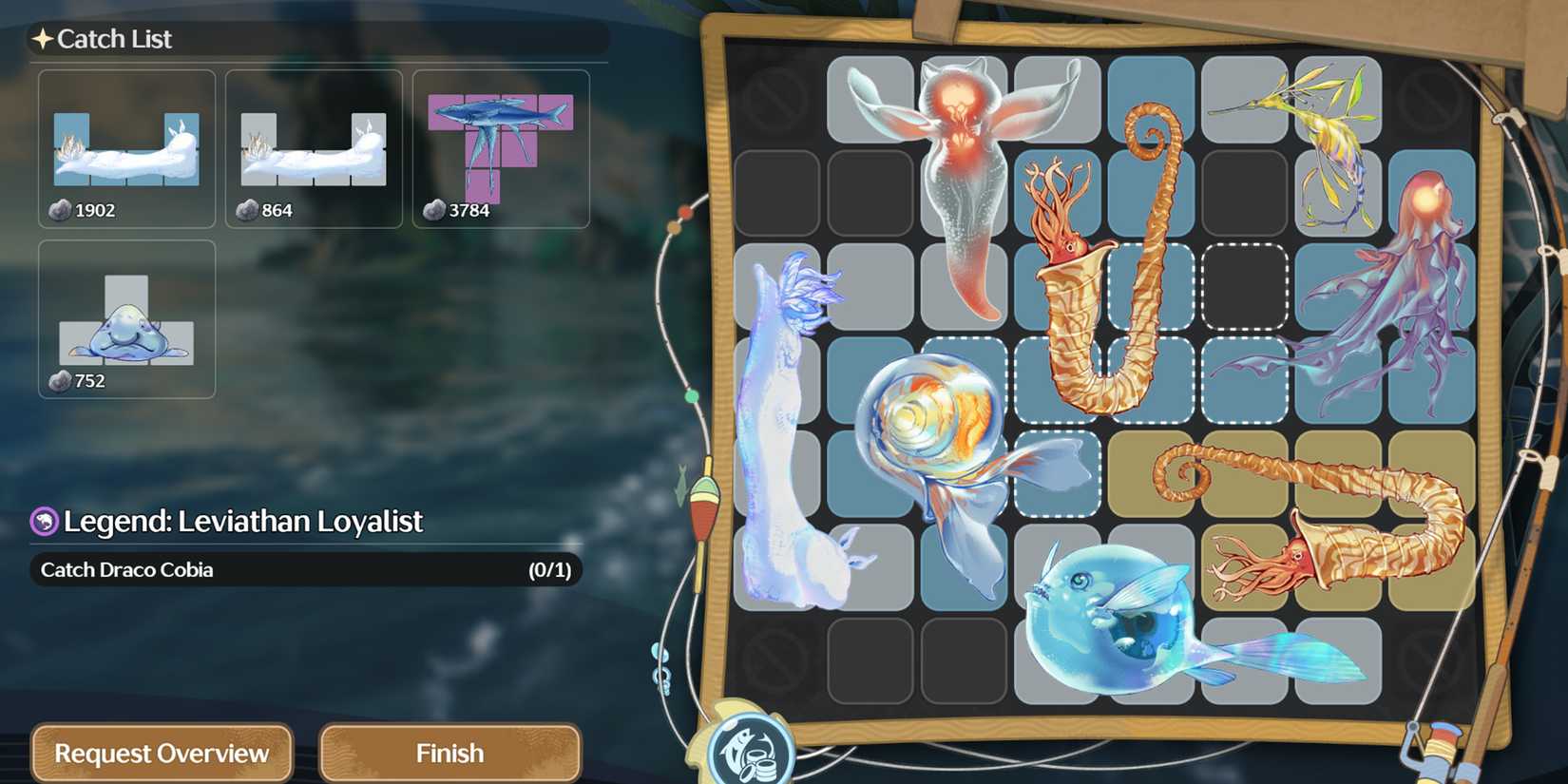Screen dimensions: 1568x784
Task: Click the sparkle icon beside Catch List
Action: coord(43,38)
